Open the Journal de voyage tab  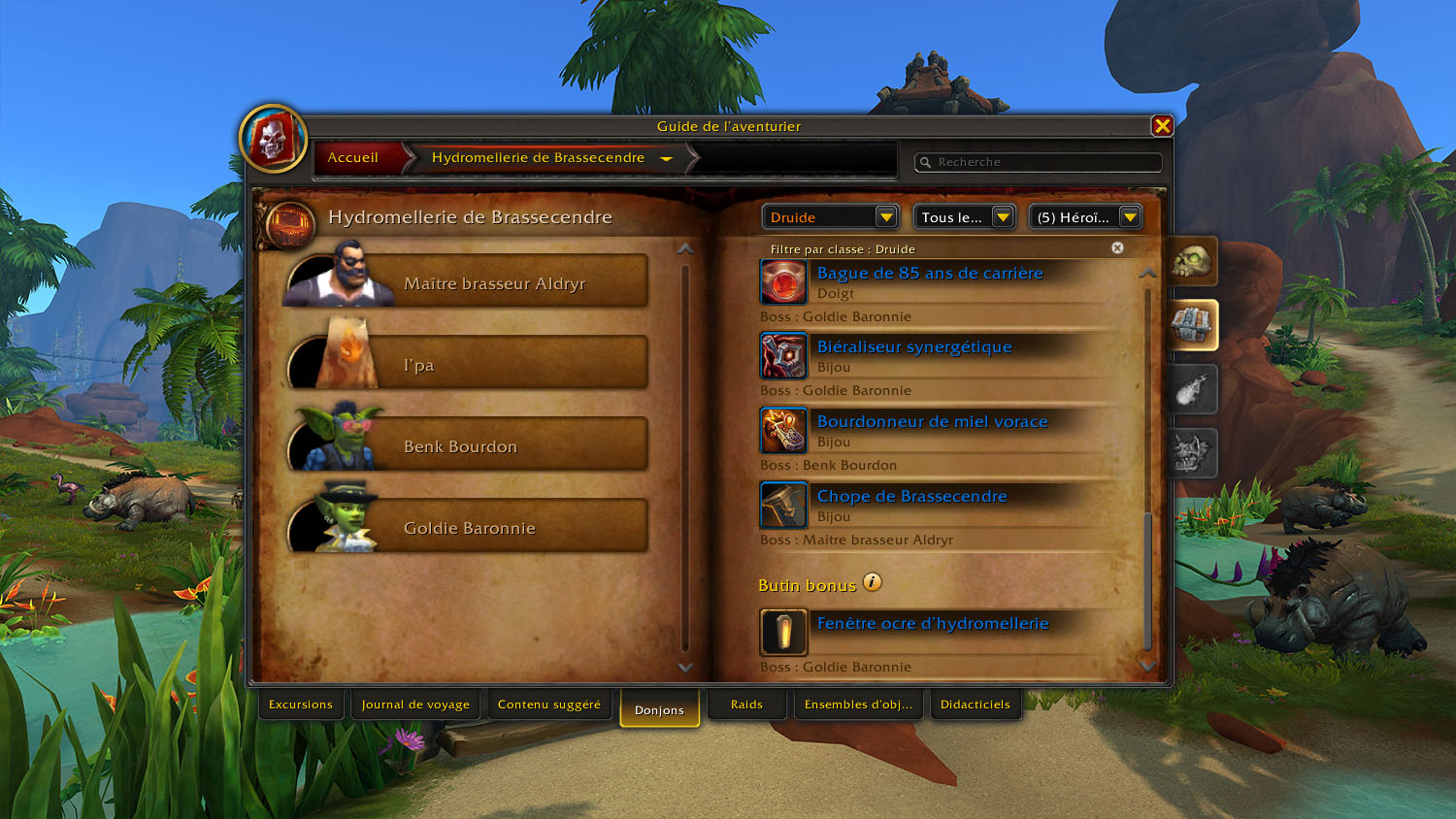pos(415,704)
